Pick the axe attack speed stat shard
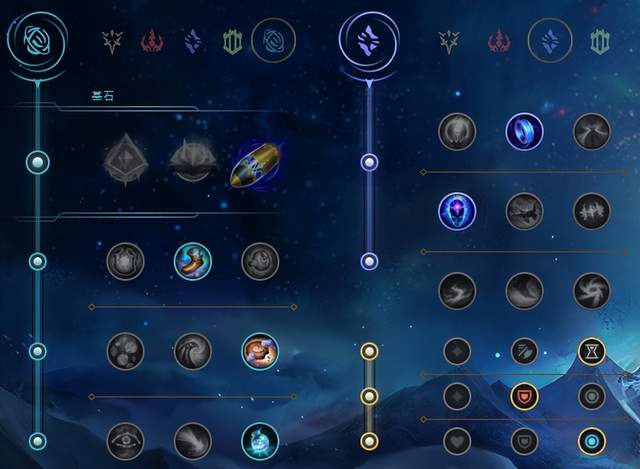Image resolution: width=640 pixels, height=469 pixels. click(524, 351)
